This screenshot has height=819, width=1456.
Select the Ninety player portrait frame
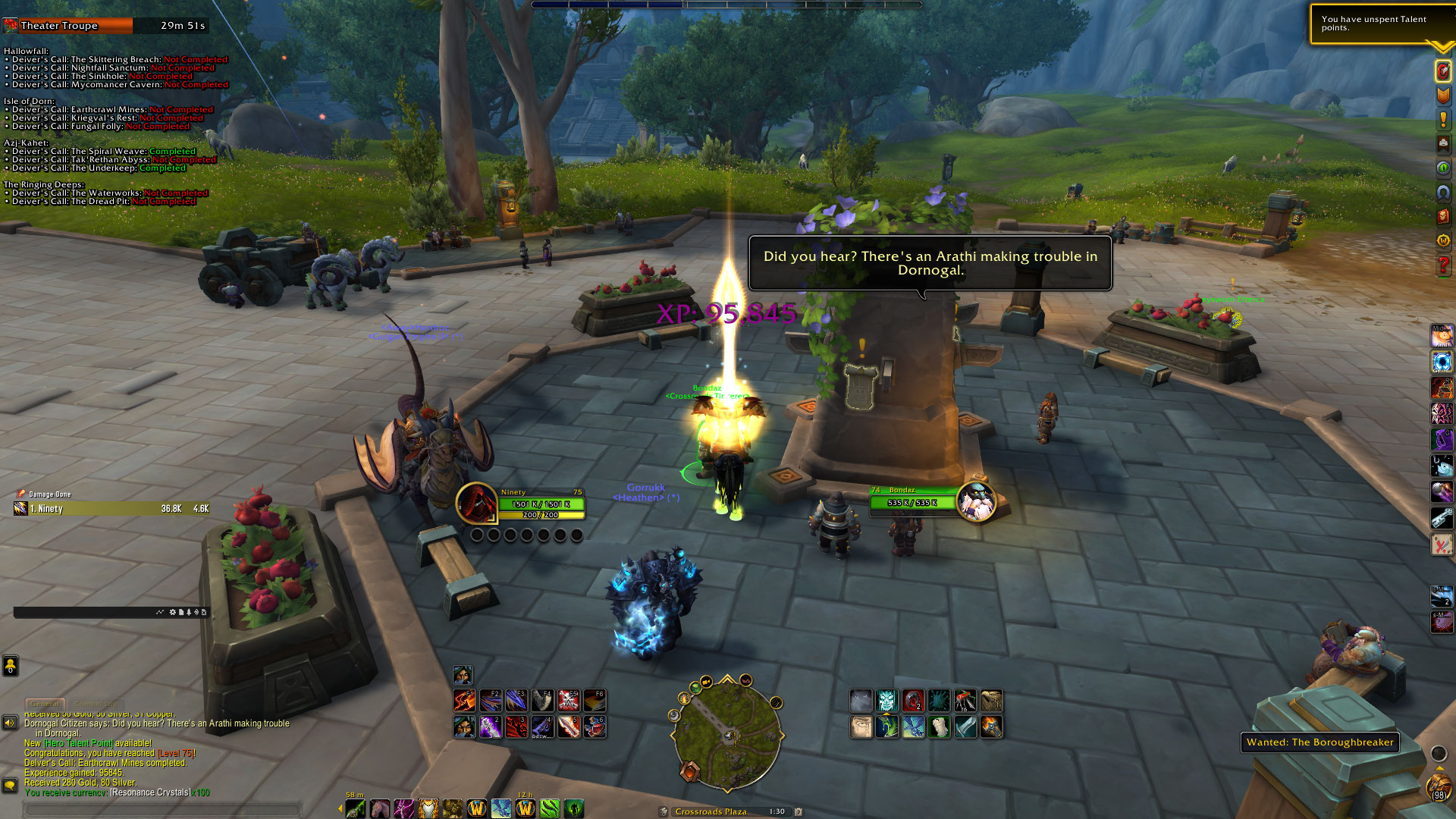(x=476, y=502)
